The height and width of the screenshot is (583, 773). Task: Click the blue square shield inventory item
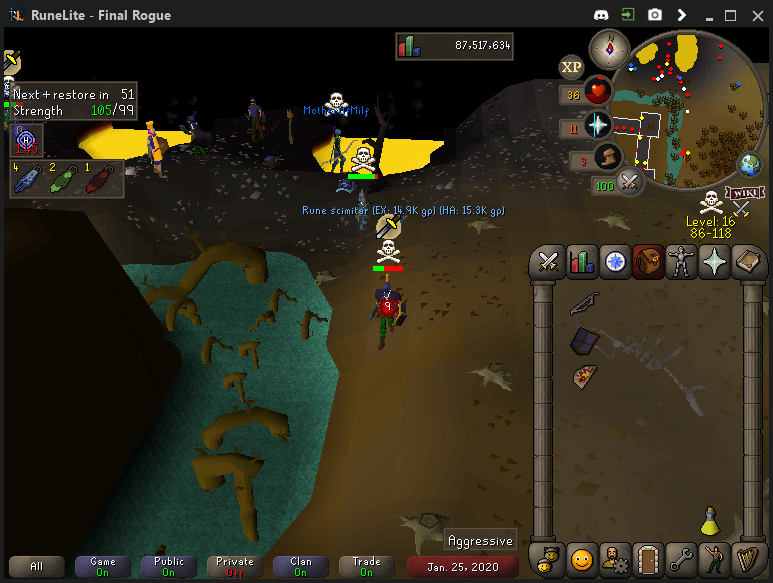point(584,341)
